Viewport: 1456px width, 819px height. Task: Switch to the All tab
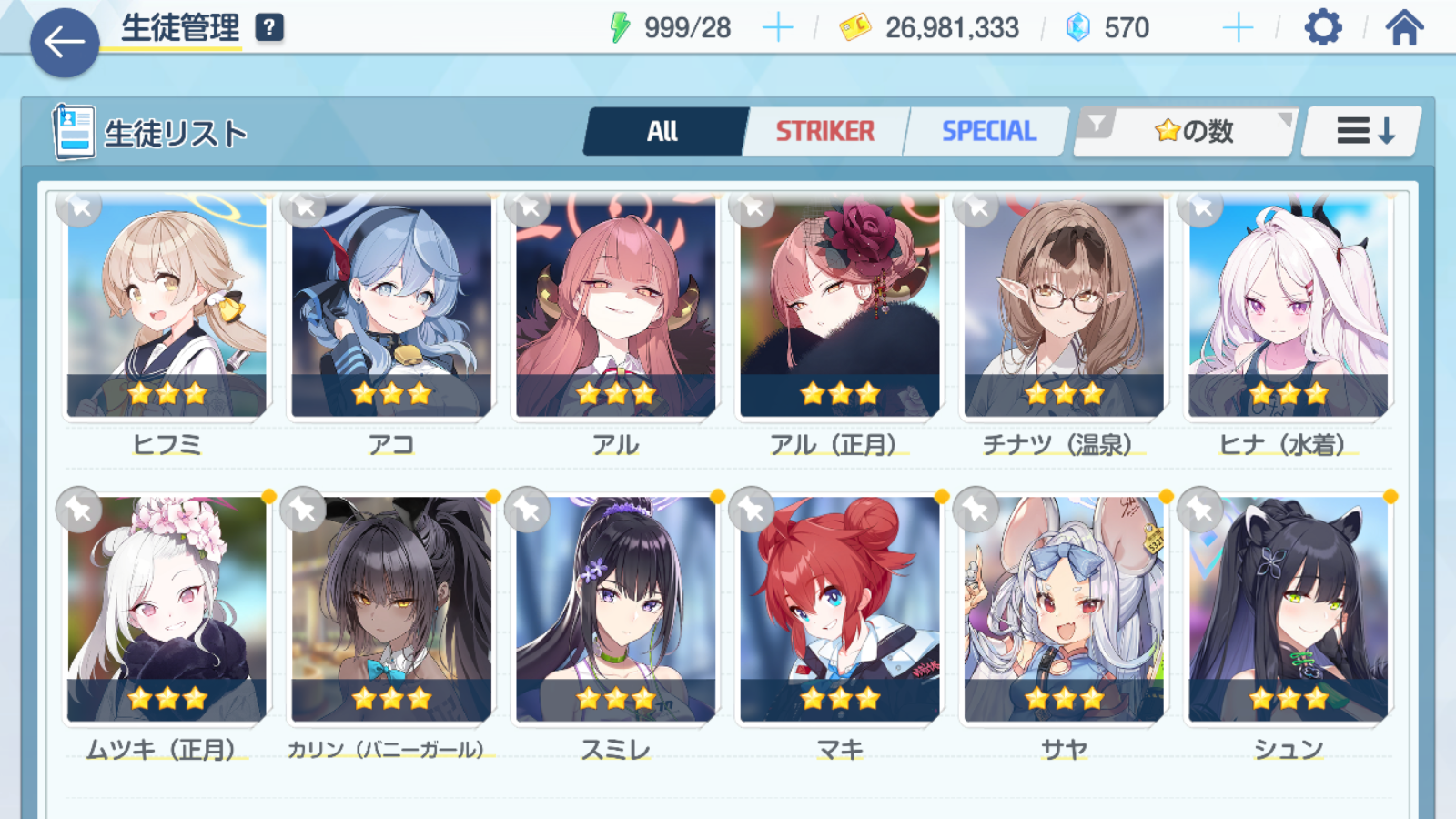pyautogui.click(x=663, y=132)
